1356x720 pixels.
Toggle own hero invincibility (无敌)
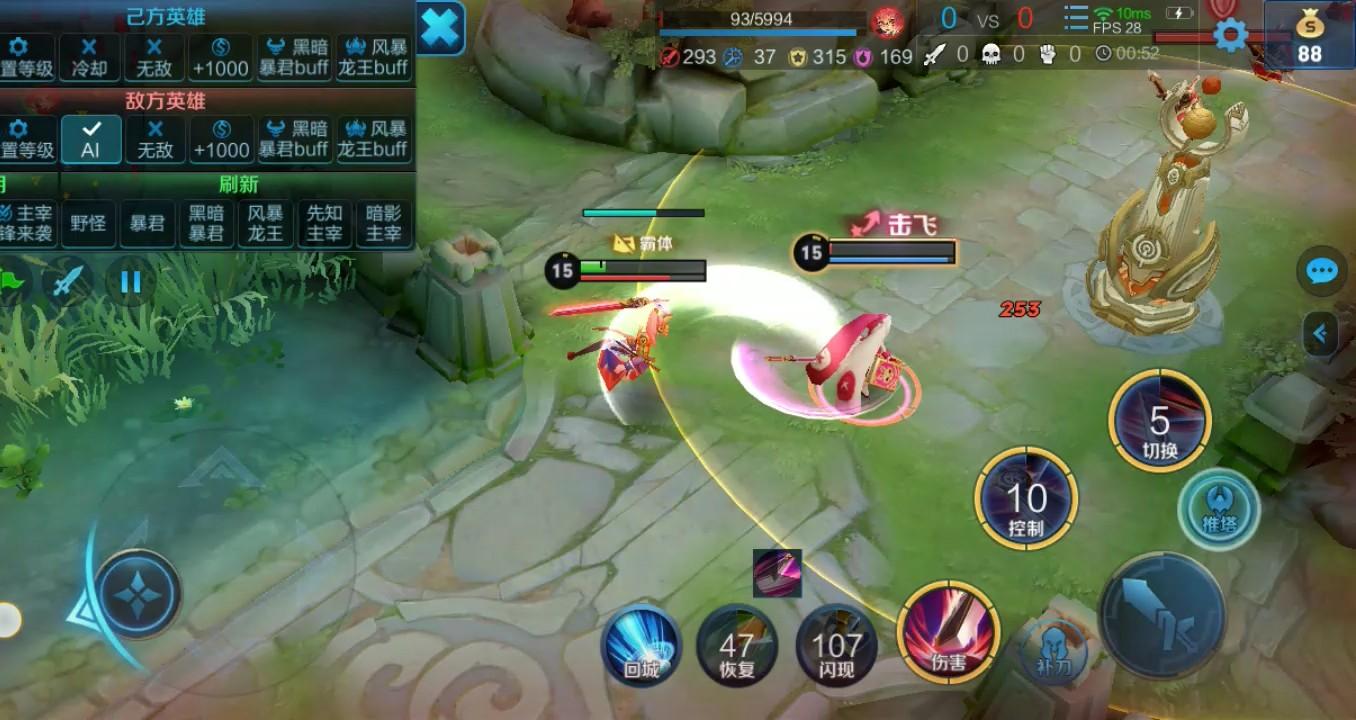154,57
